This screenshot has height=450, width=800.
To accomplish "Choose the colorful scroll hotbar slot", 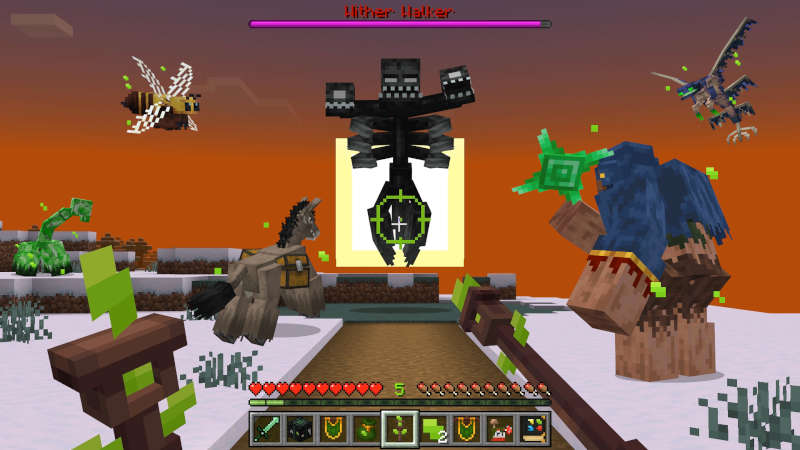I will click(x=532, y=429).
